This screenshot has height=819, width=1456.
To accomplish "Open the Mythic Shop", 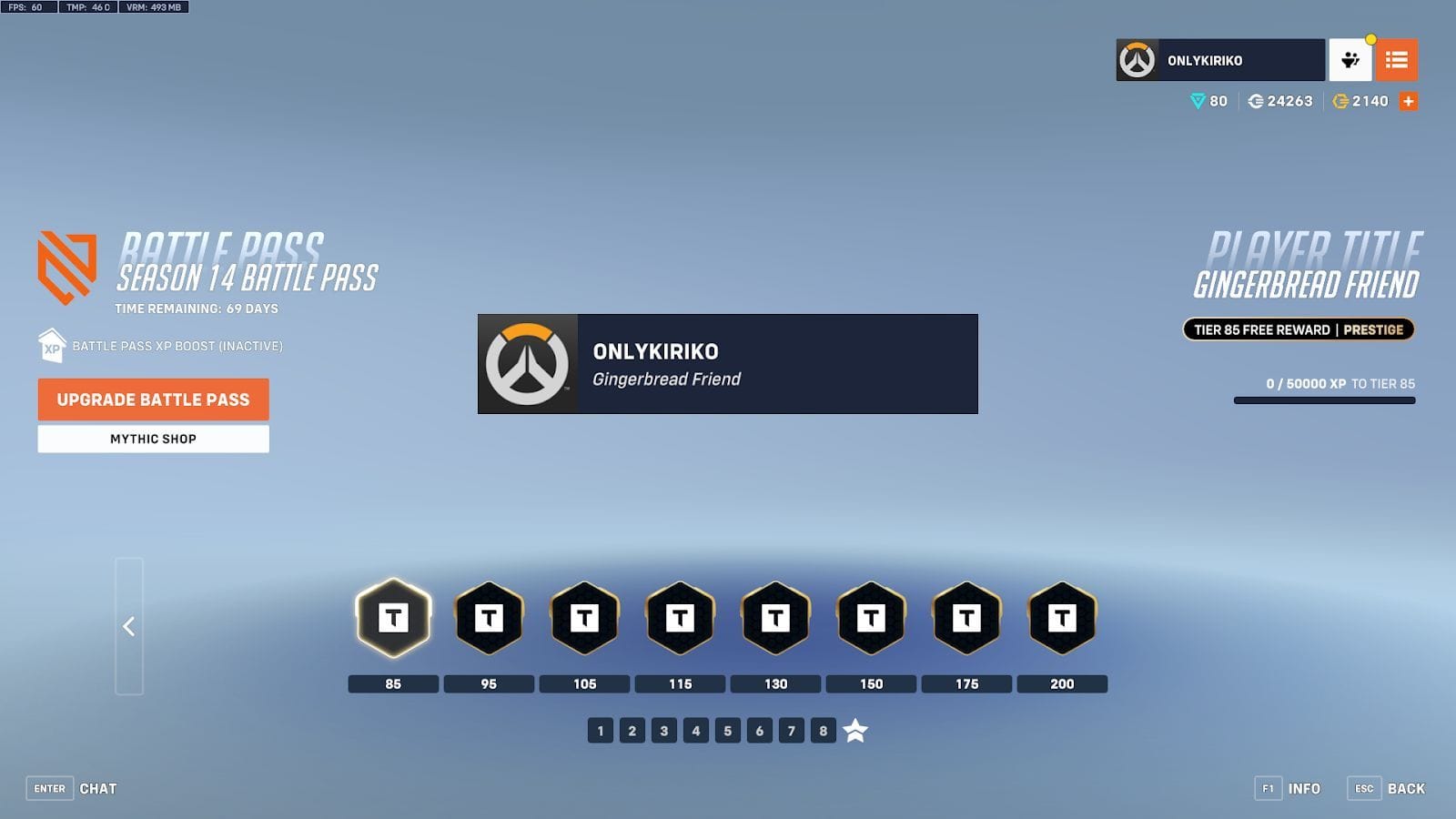I will [152, 439].
